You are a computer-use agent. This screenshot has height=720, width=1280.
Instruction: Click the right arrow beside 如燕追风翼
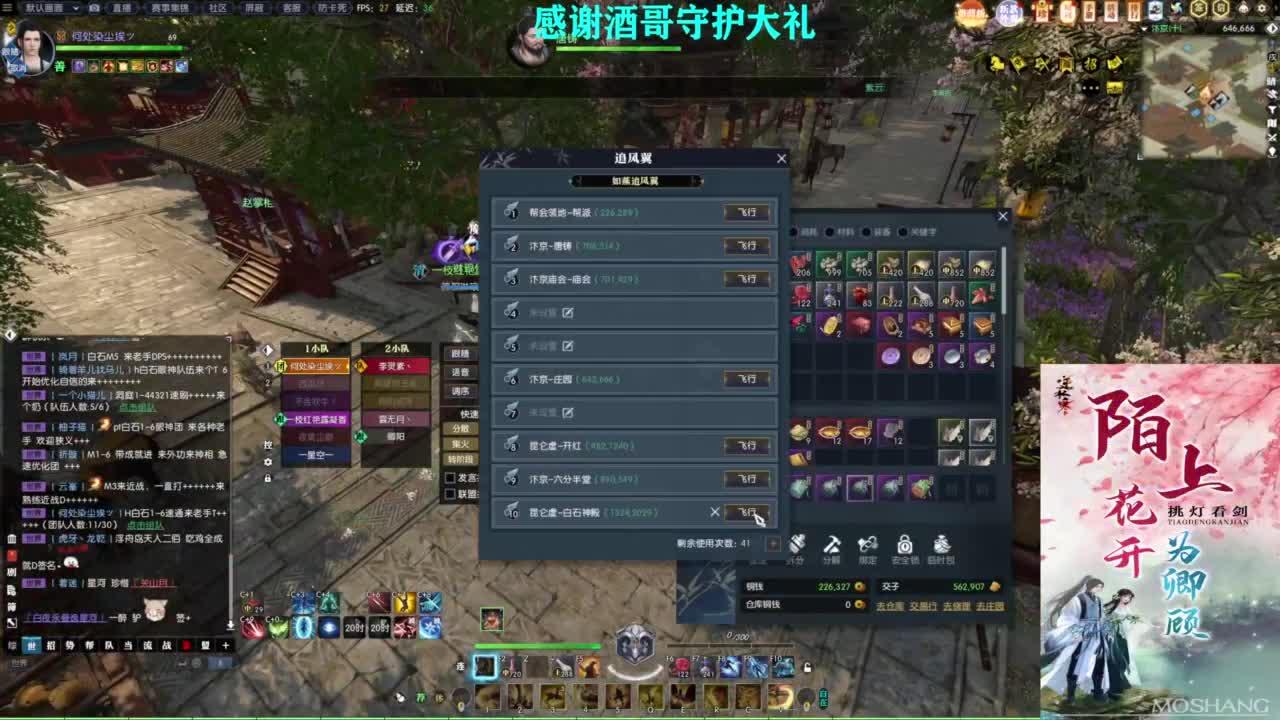[696, 180]
